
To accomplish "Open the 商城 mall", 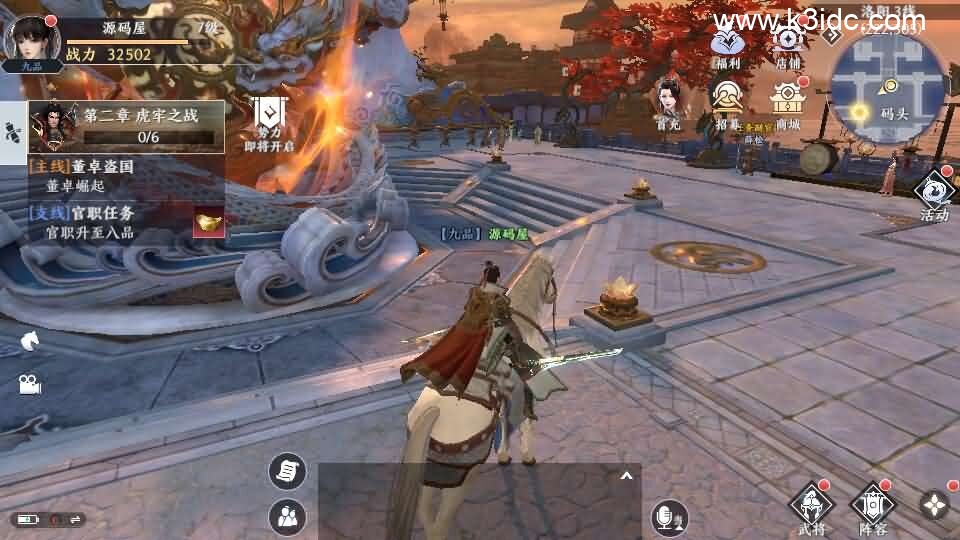I will (788, 104).
